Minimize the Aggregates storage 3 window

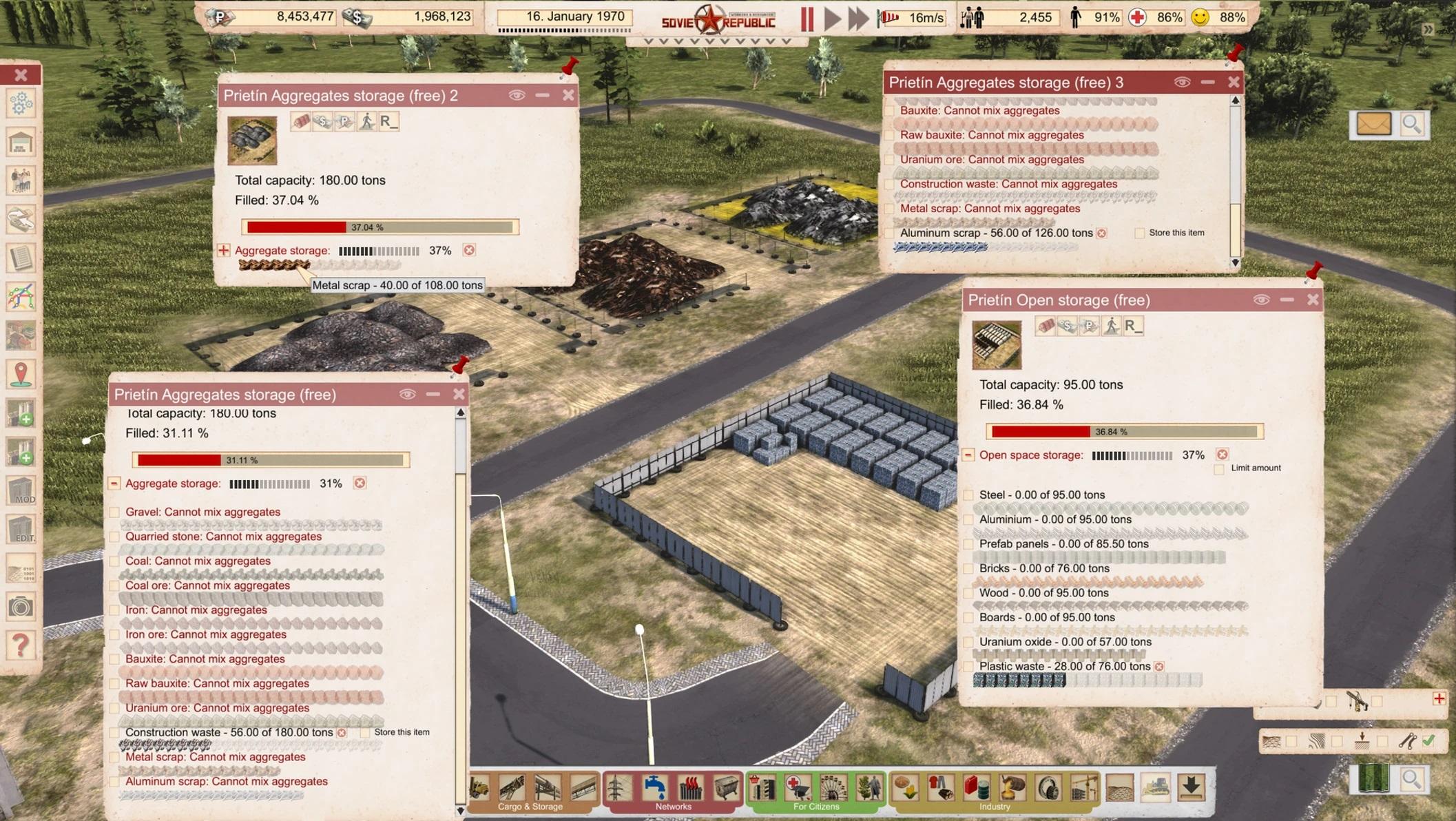[x=1207, y=83]
